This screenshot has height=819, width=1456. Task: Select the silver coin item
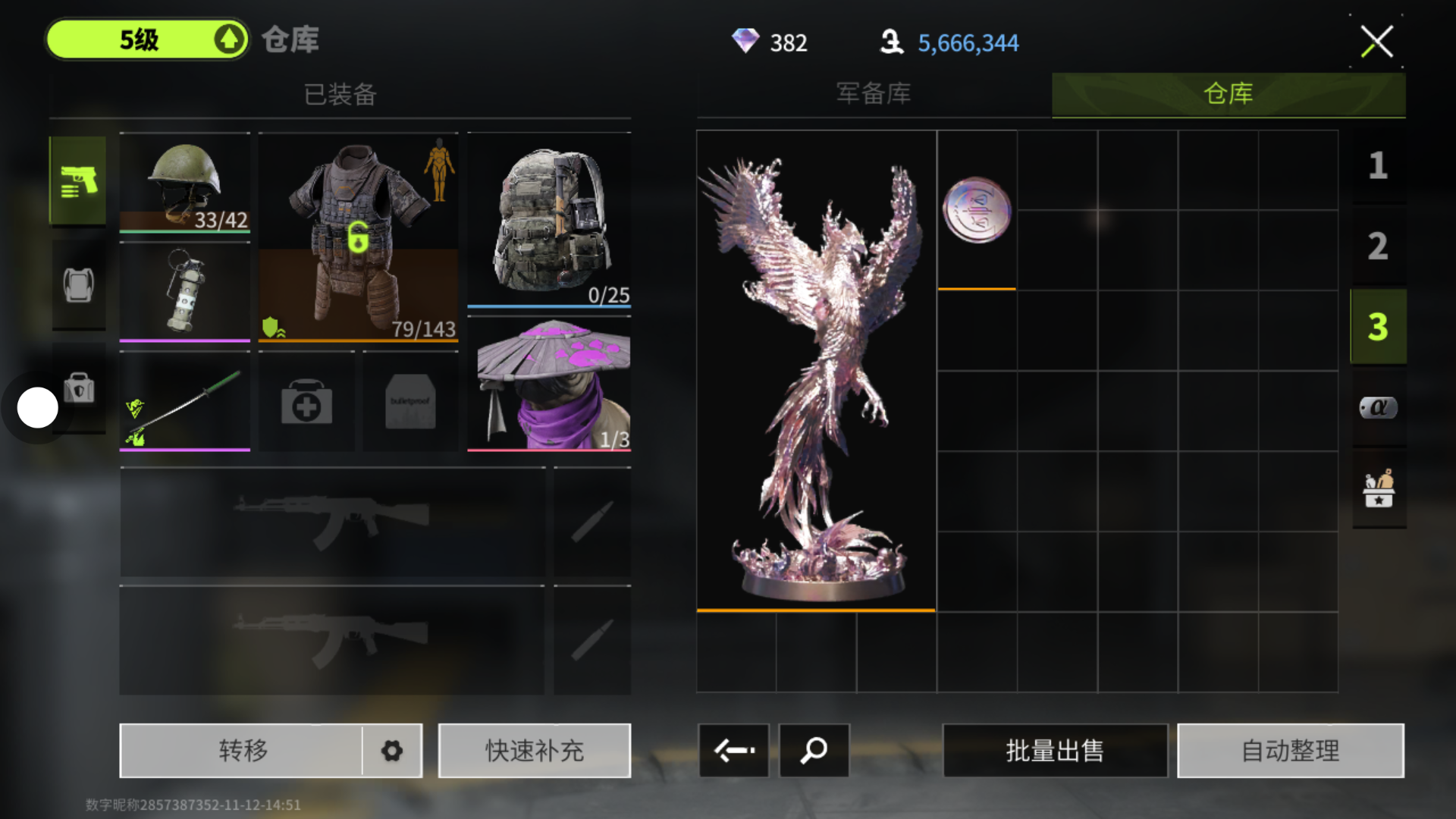[977, 210]
